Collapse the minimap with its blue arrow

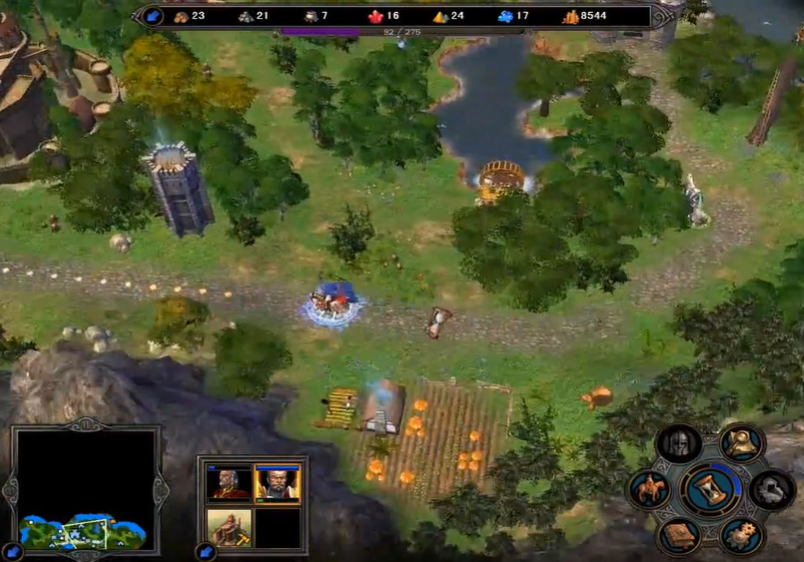pyautogui.click(x=13, y=551)
